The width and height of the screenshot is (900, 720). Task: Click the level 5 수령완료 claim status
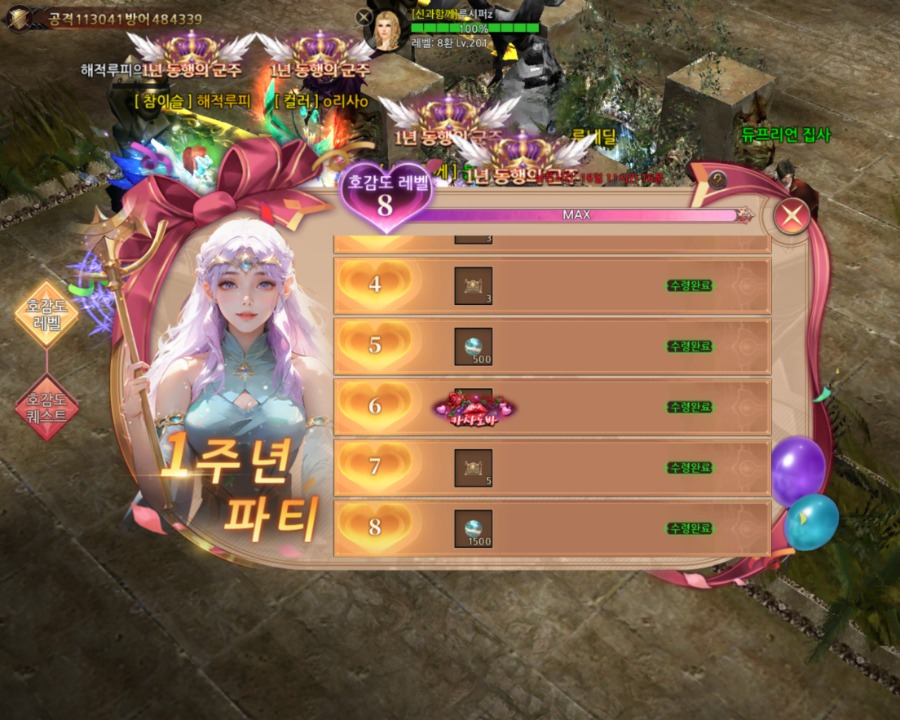(x=691, y=346)
